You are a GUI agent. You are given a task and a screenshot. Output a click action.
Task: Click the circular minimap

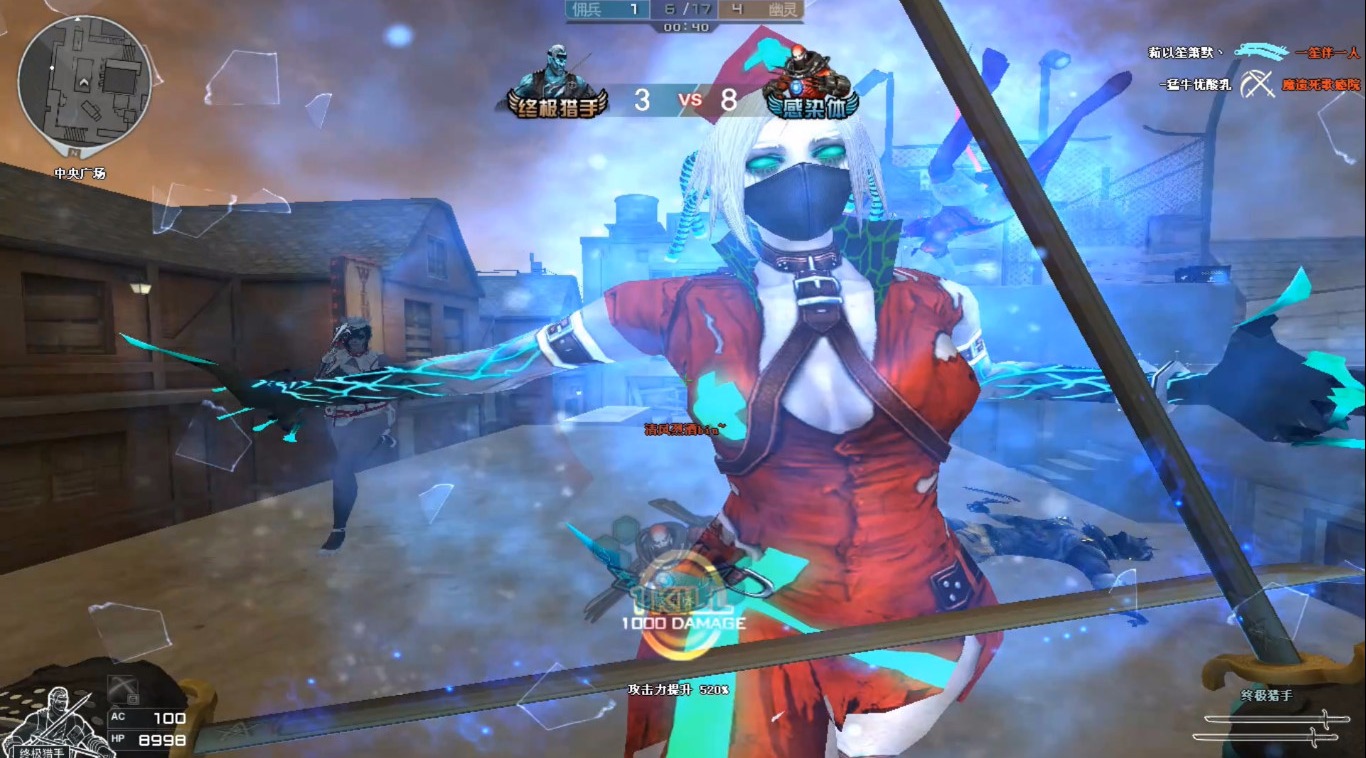[84, 82]
